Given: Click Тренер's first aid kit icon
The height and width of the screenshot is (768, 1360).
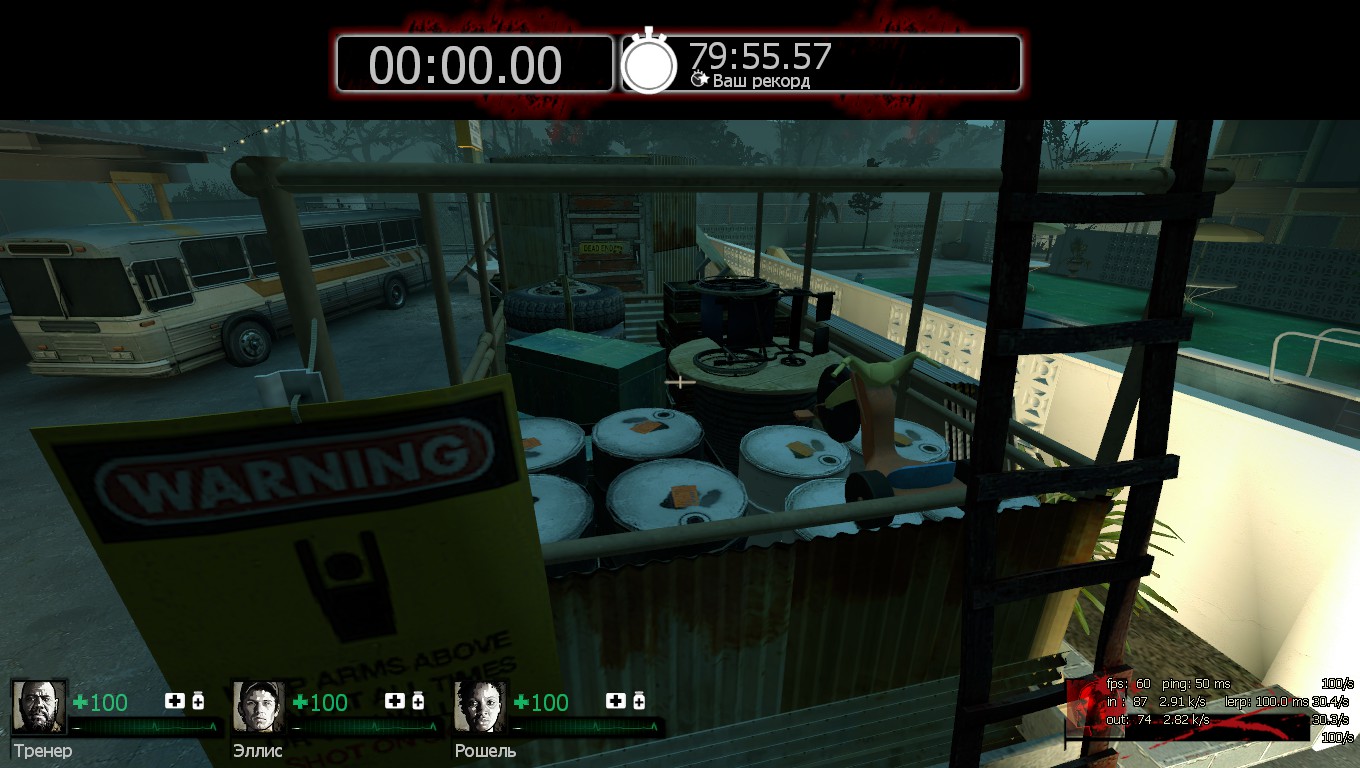Looking at the screenshot, I should coord(175,701).
